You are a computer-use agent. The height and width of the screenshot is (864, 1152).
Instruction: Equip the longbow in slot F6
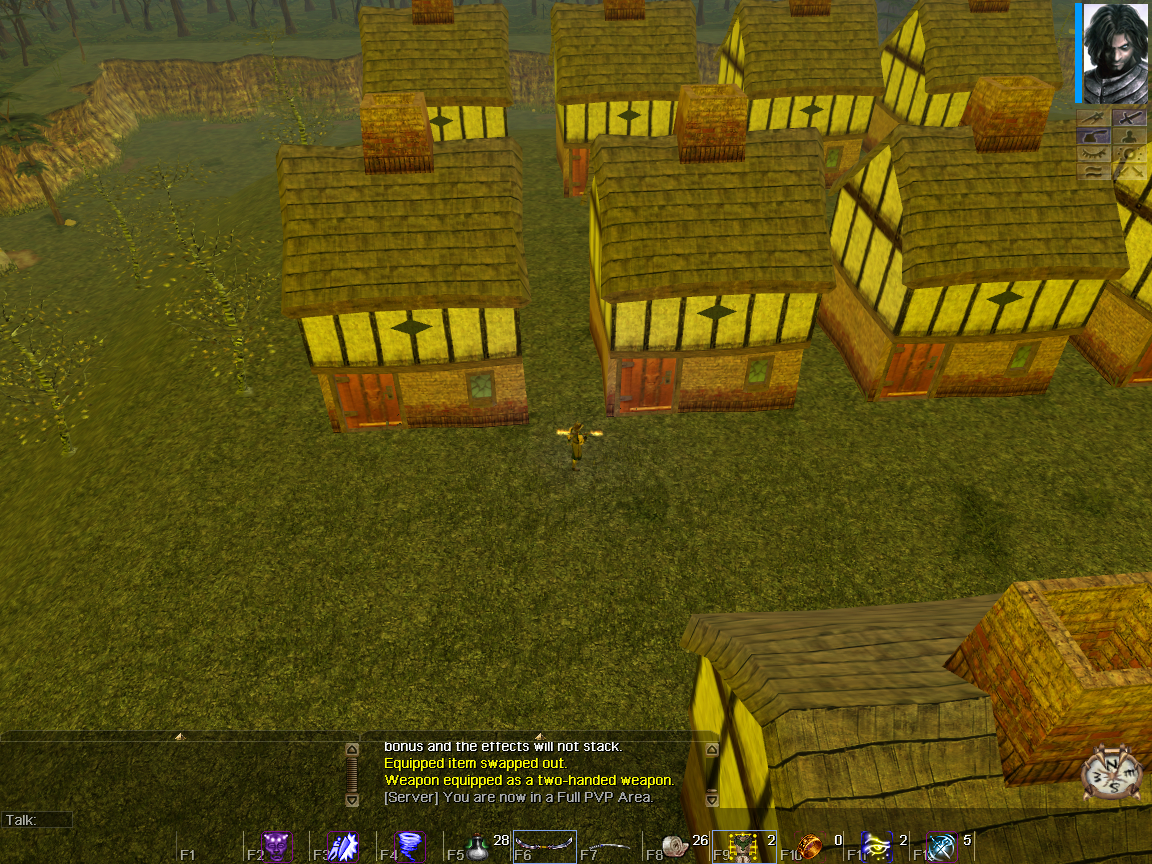(545, 847)
